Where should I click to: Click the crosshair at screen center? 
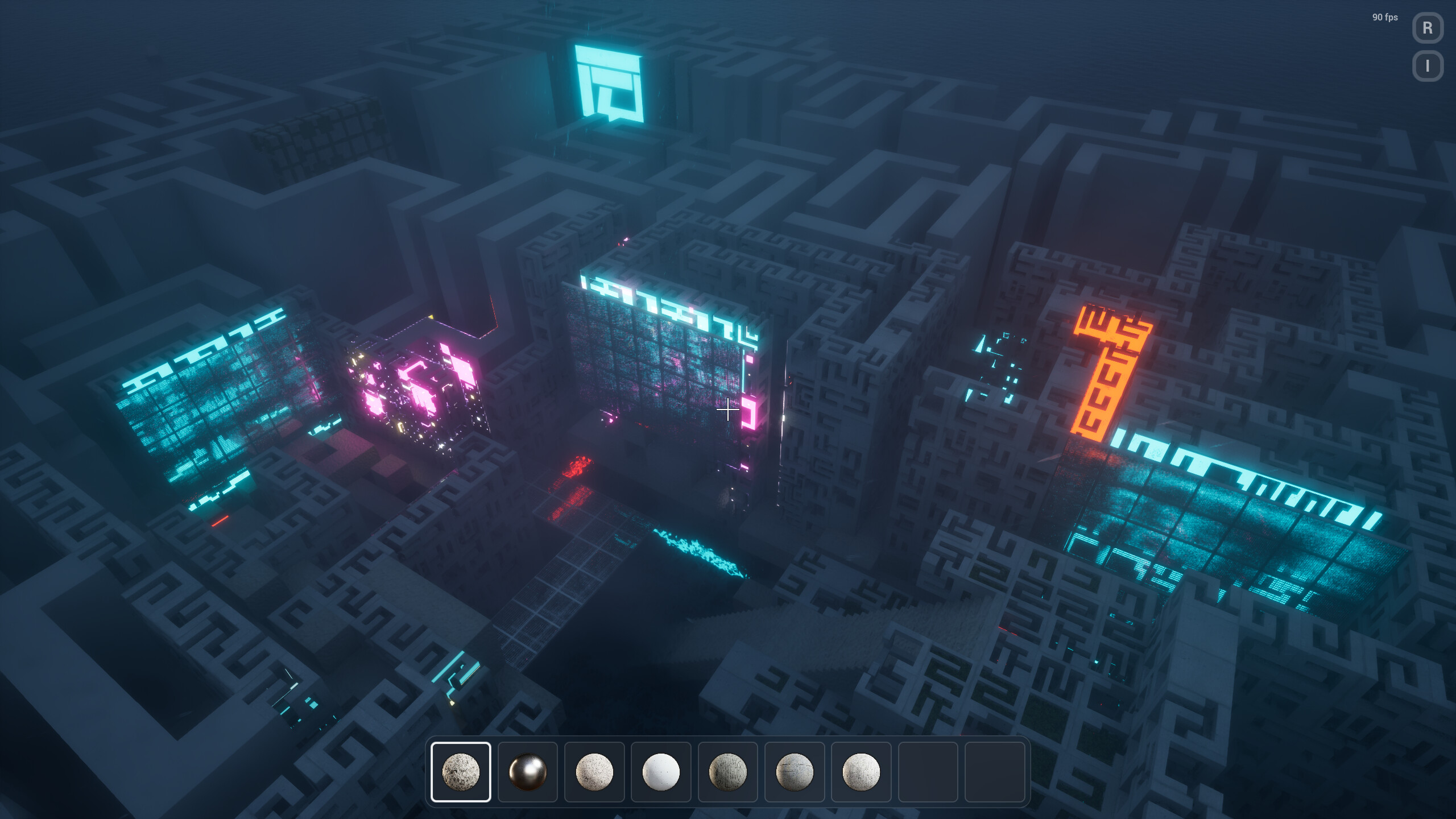728,409
